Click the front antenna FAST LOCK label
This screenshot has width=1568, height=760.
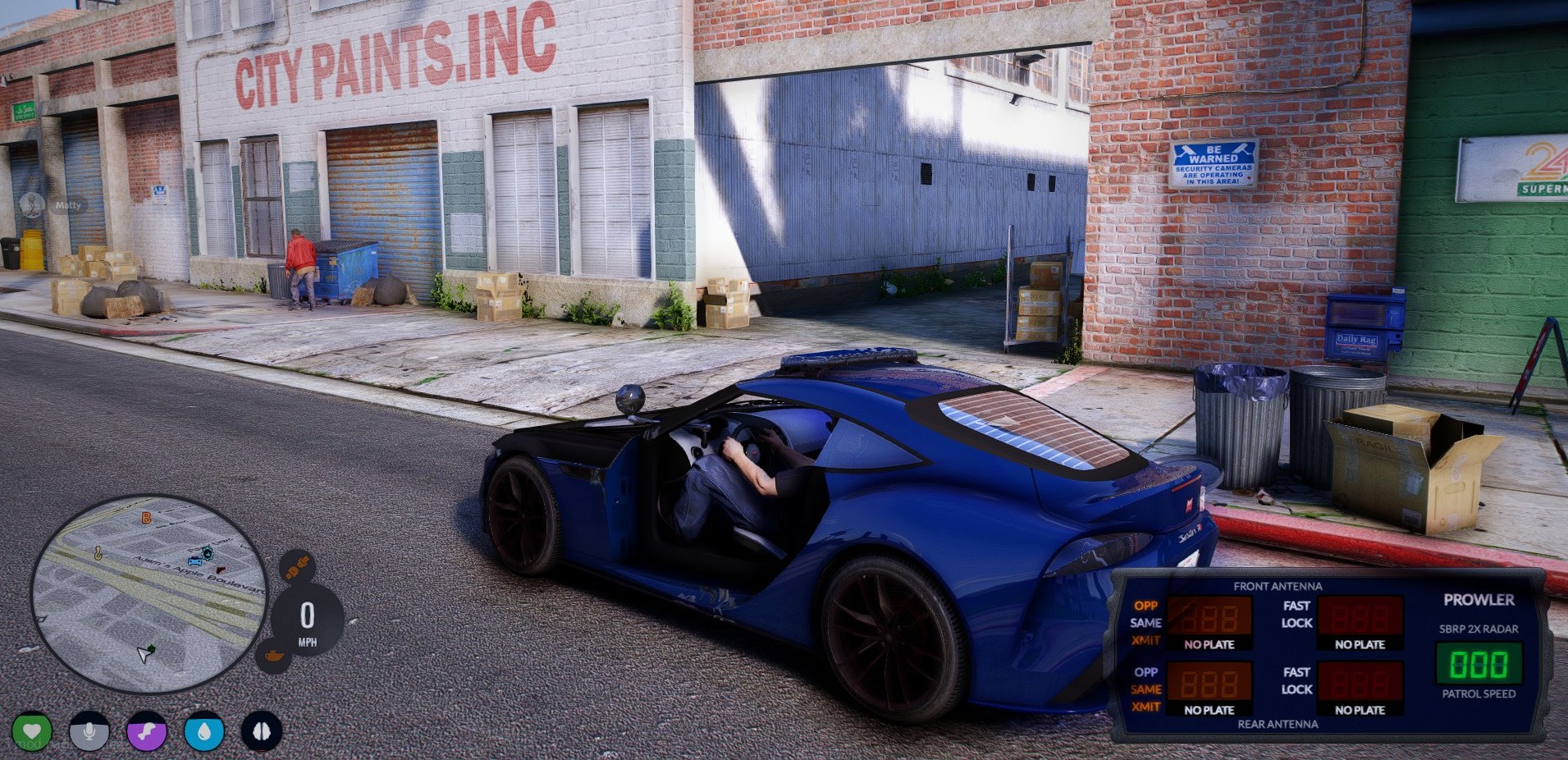1296,614
